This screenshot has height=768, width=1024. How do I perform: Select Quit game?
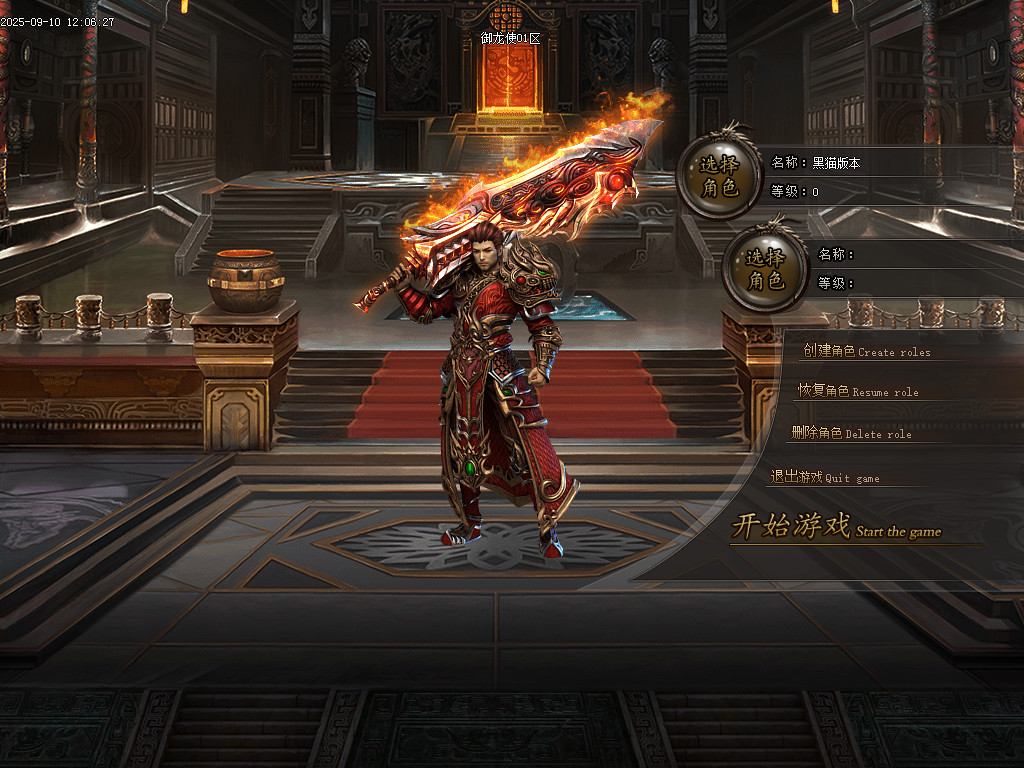(x=825, y=478)
